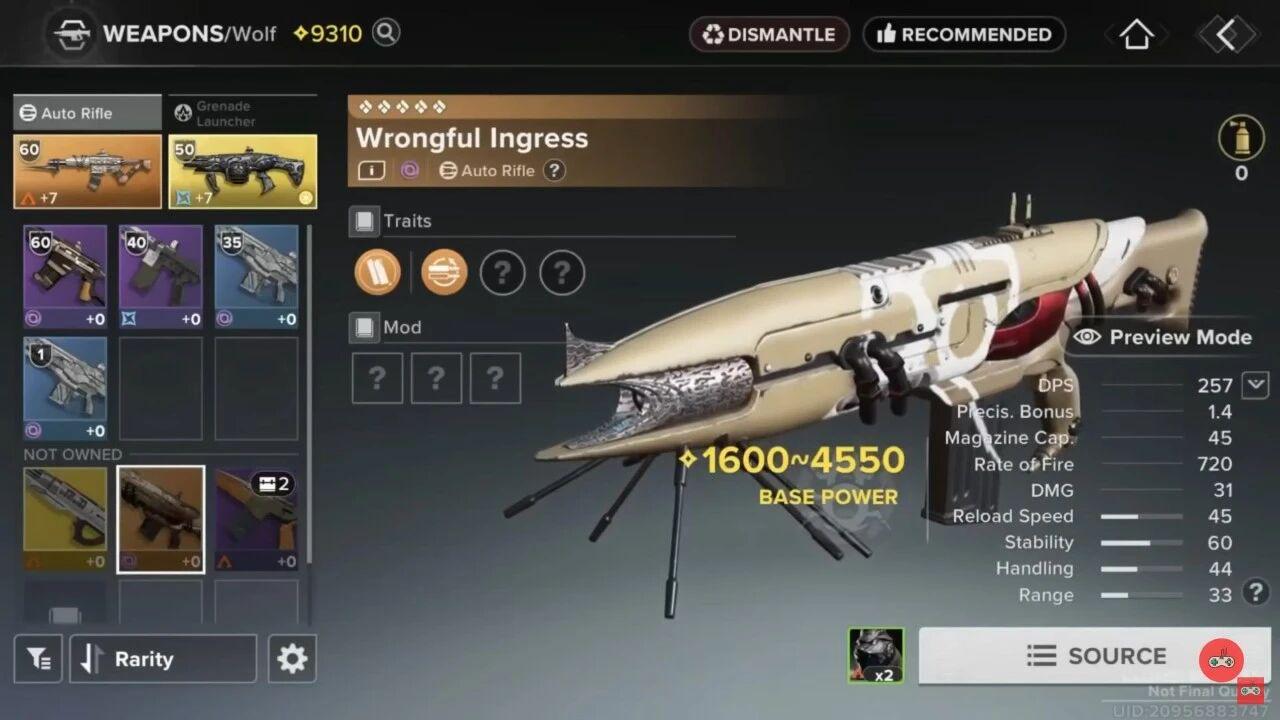This screenshot has width=1280, height=720.
Task: Go back with the arrow button
Action: click(x=1226, y=35)
